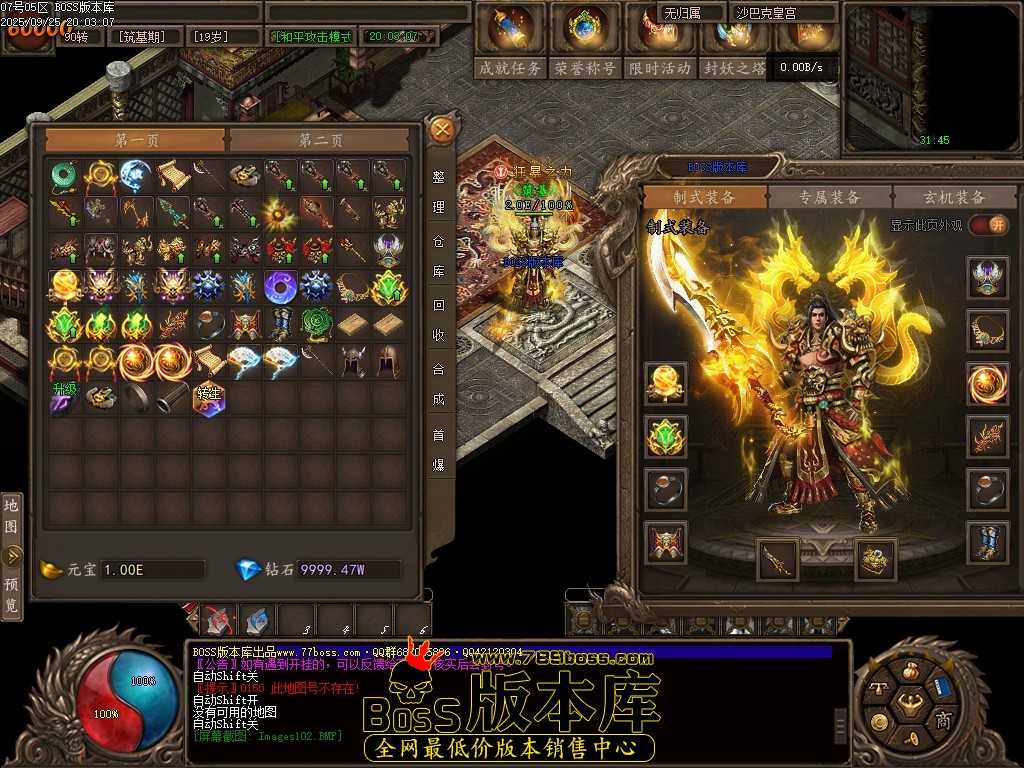Open the 仓库 warehouse
Image resolution: width=1024 pixels, height=768 pixels.
pyautogui.click(x=439, y=256)
